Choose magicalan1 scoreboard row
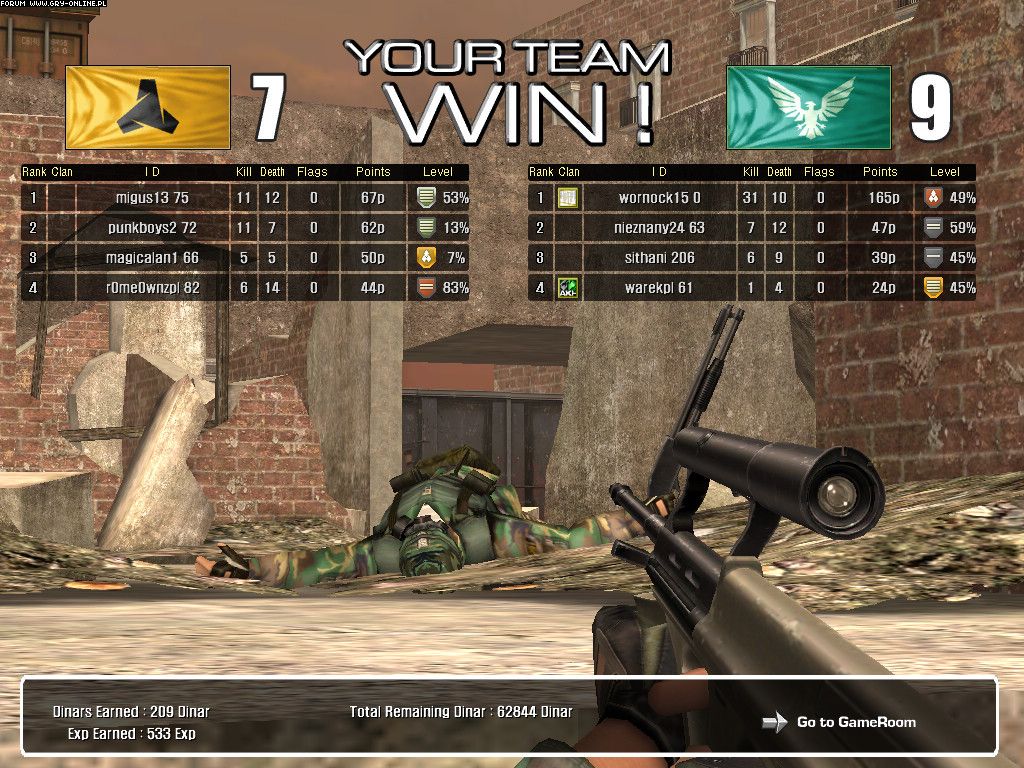The height and width of the screenshot is (768, 1024). click(x=152, y=258)
